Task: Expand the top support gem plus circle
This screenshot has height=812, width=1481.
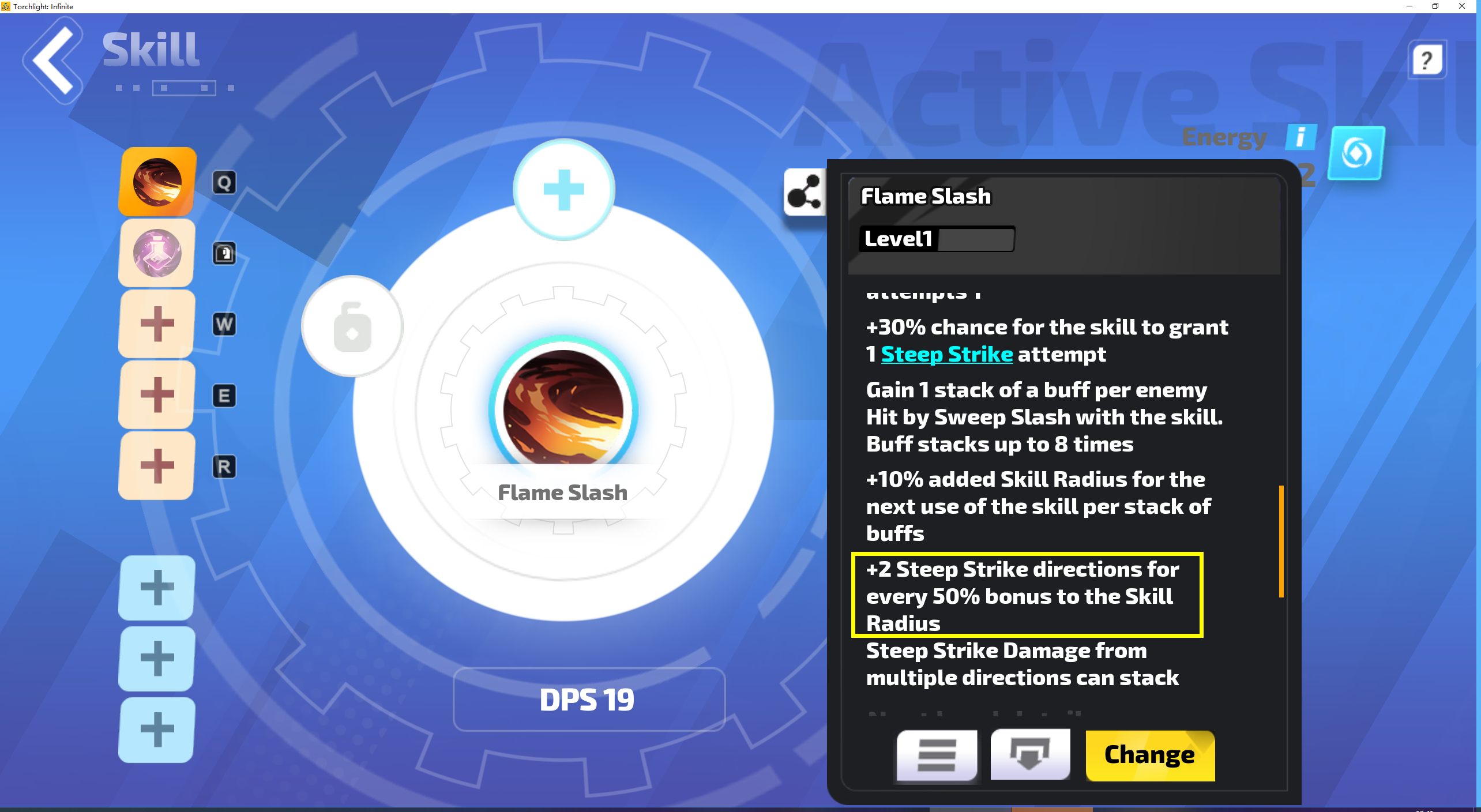Action: click(562, 190)
